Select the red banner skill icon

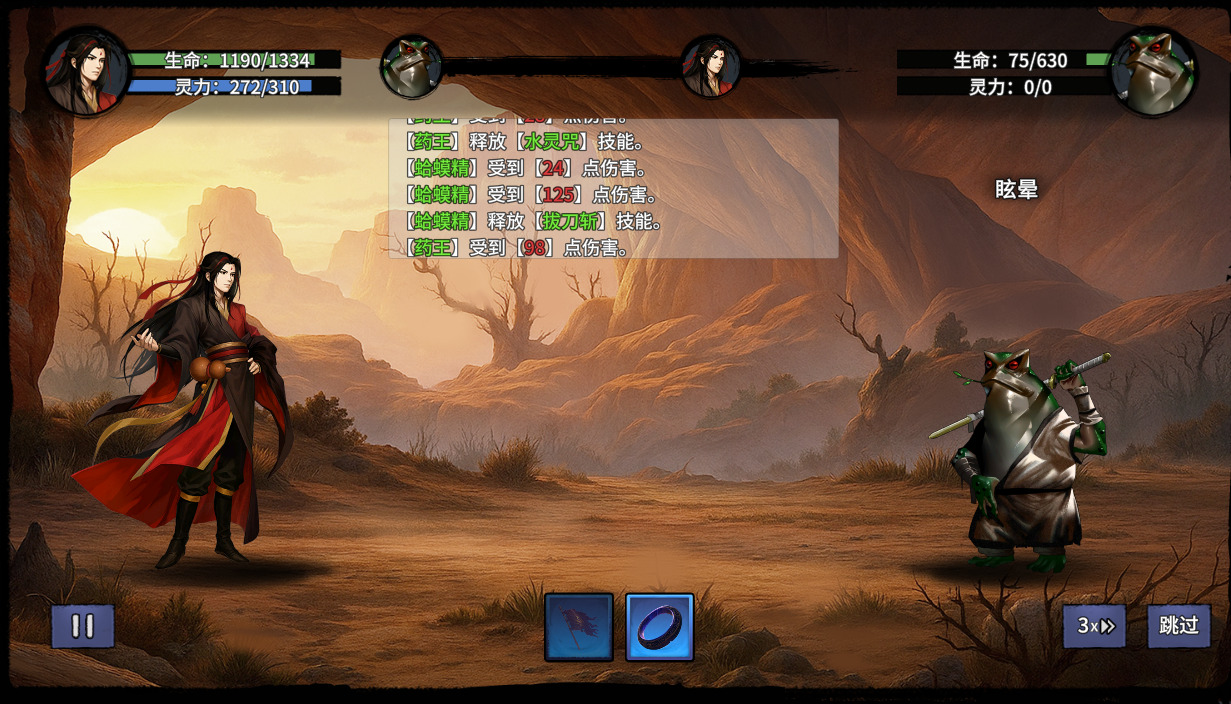click(579, 627)
